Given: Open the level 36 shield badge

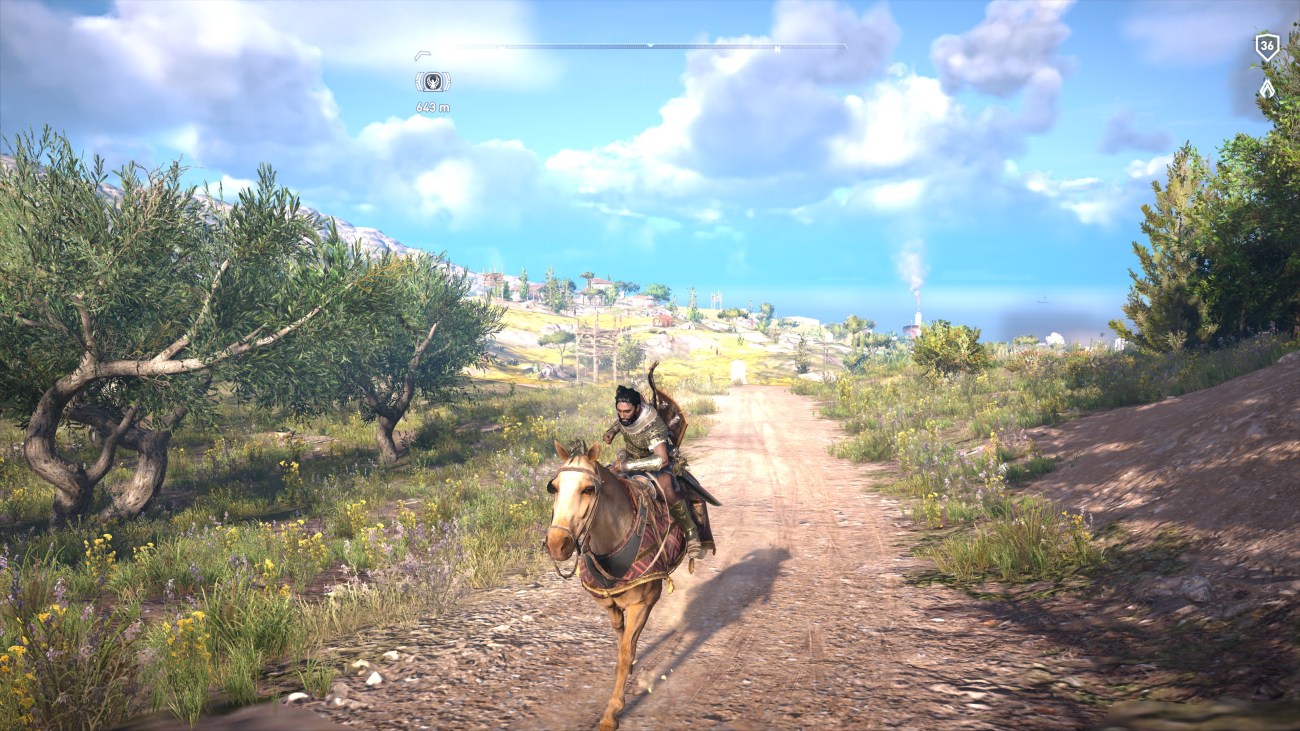Looking at the screenshot, I should [x=1266, y=46].
